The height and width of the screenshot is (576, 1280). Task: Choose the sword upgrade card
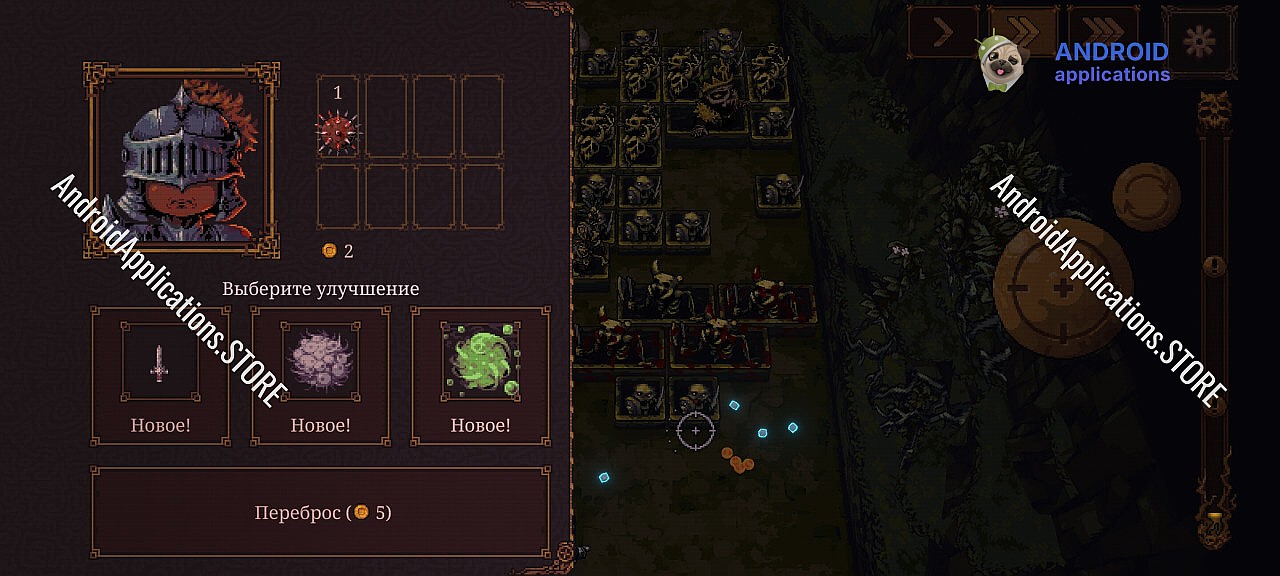[160, 375]
